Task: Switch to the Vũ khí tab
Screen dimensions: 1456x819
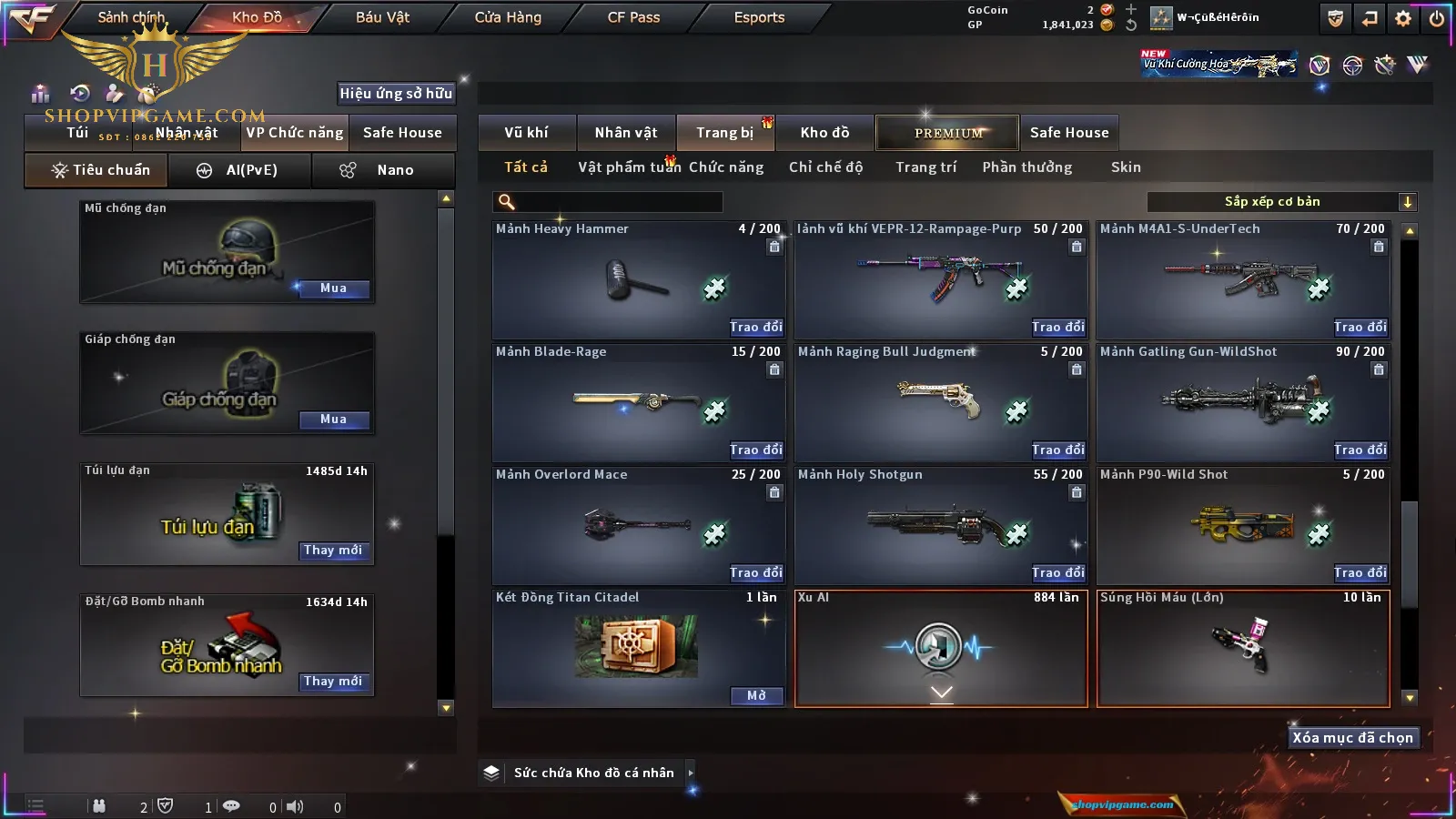Action: (526, 133)
